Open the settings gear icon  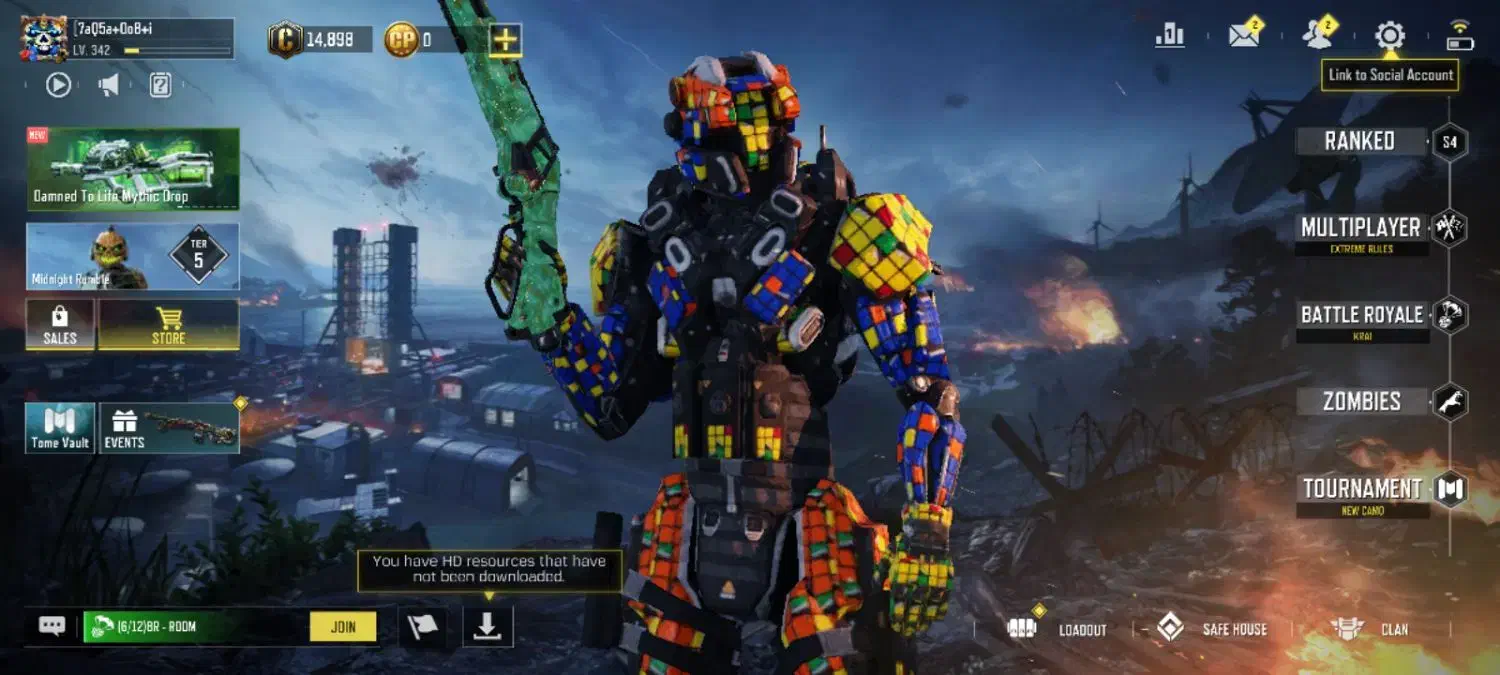click(x=1390, y=36)
